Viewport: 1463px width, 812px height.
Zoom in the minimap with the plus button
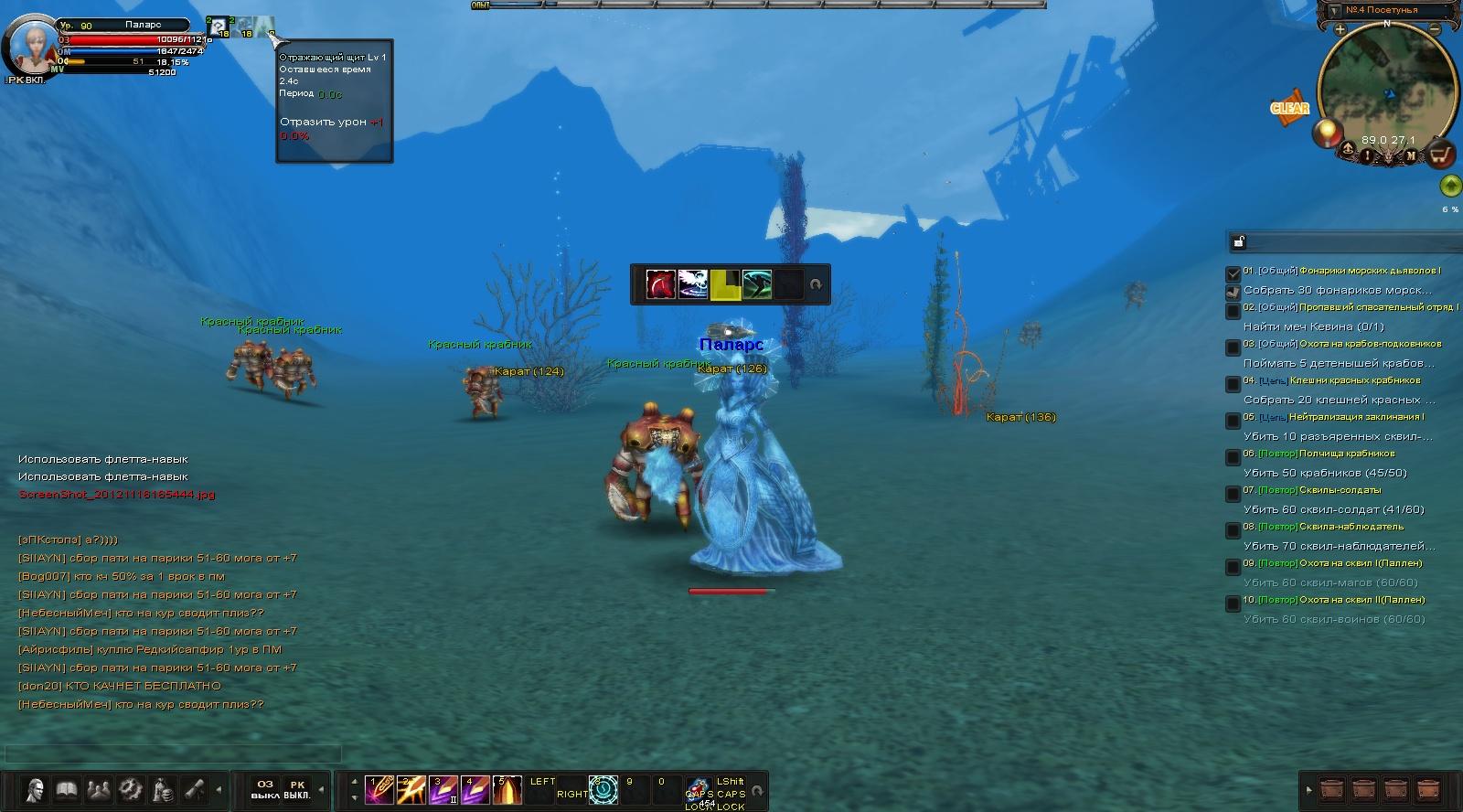1340,30
